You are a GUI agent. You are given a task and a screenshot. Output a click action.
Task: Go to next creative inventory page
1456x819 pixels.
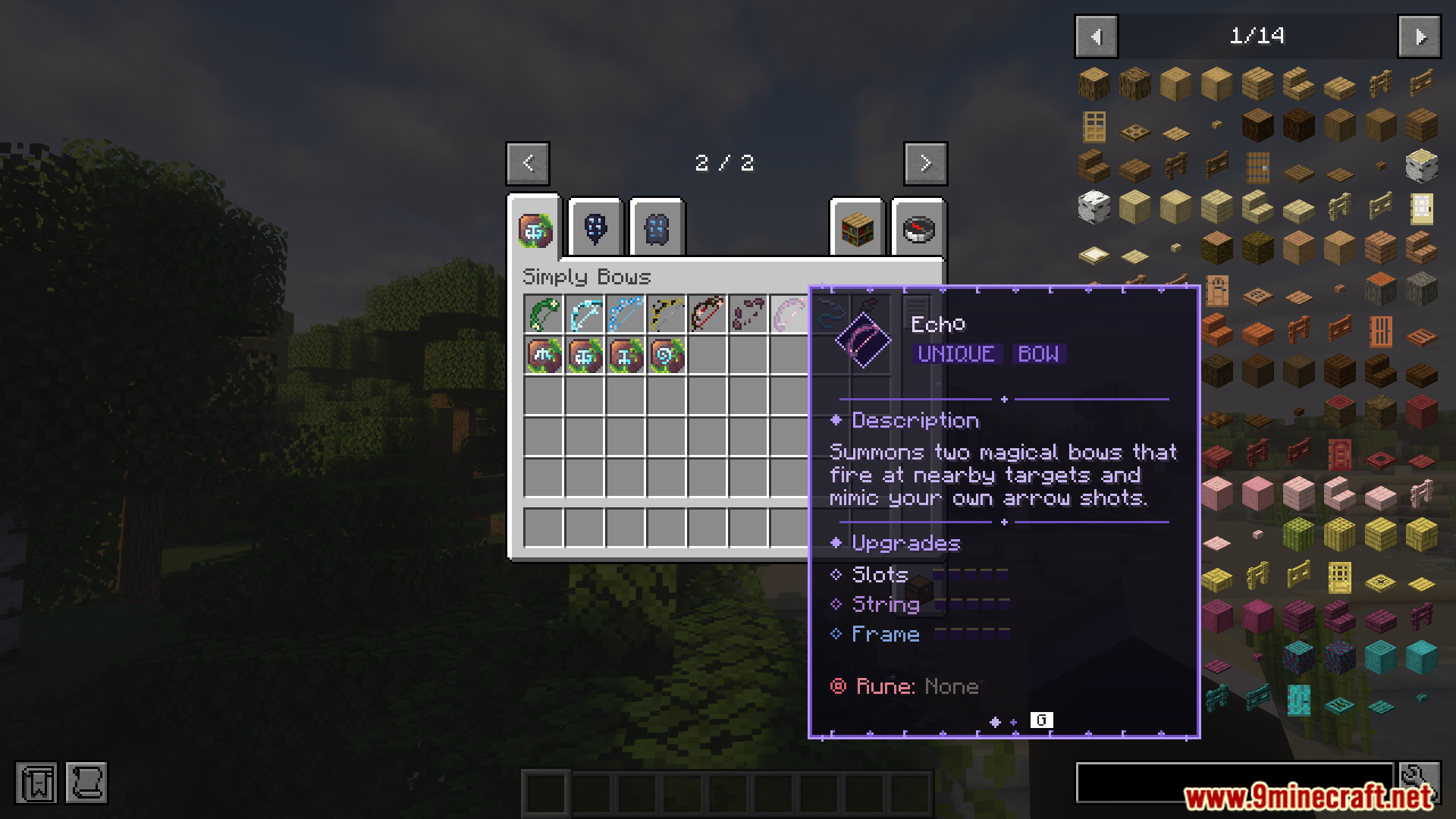point(925,163)
